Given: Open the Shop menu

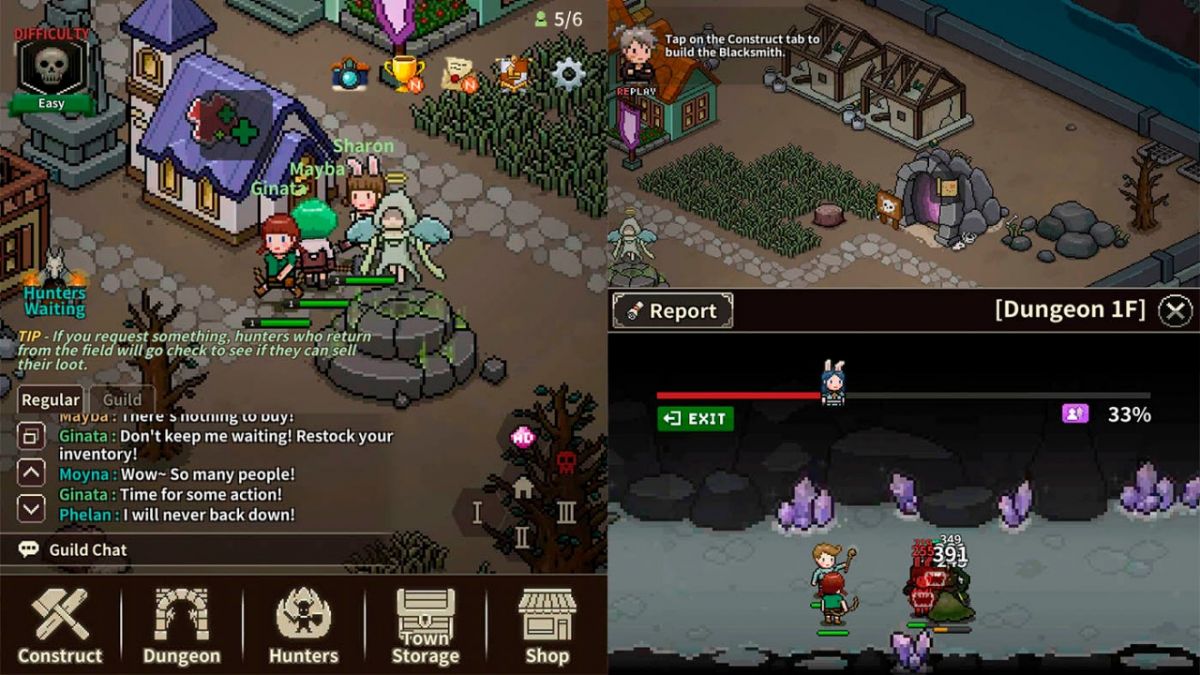Looking at the screenshot, I should click(547, 626).
